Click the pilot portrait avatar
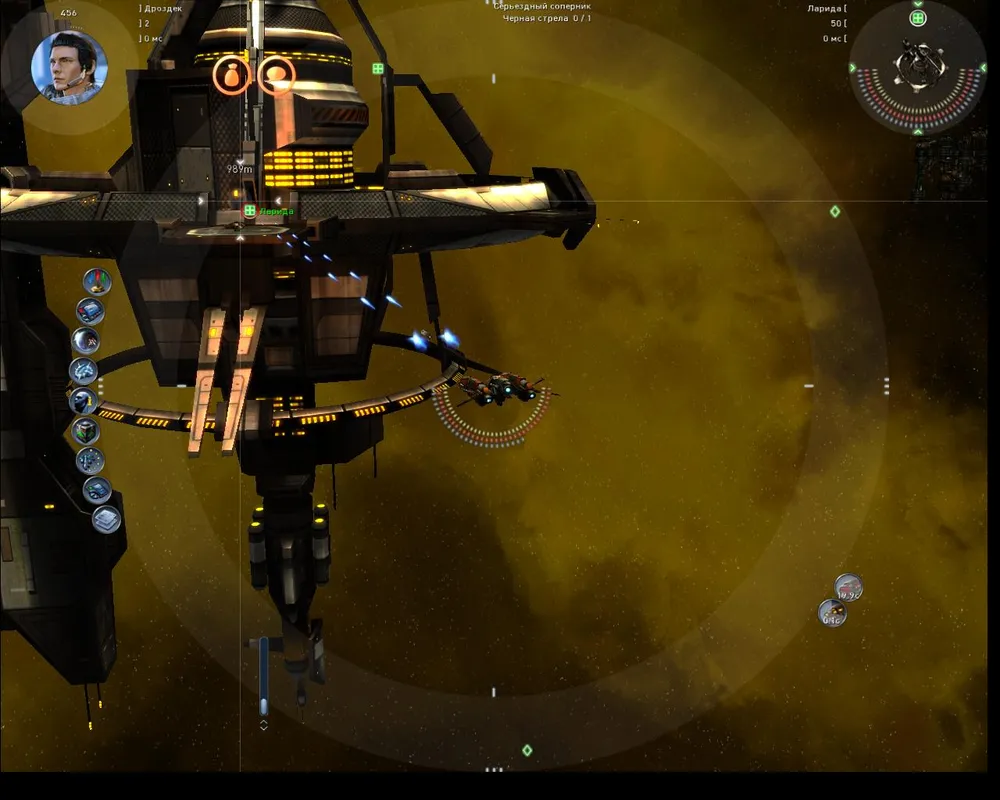The height and width of the screenshot is (800, 1000). coord(68,67)
